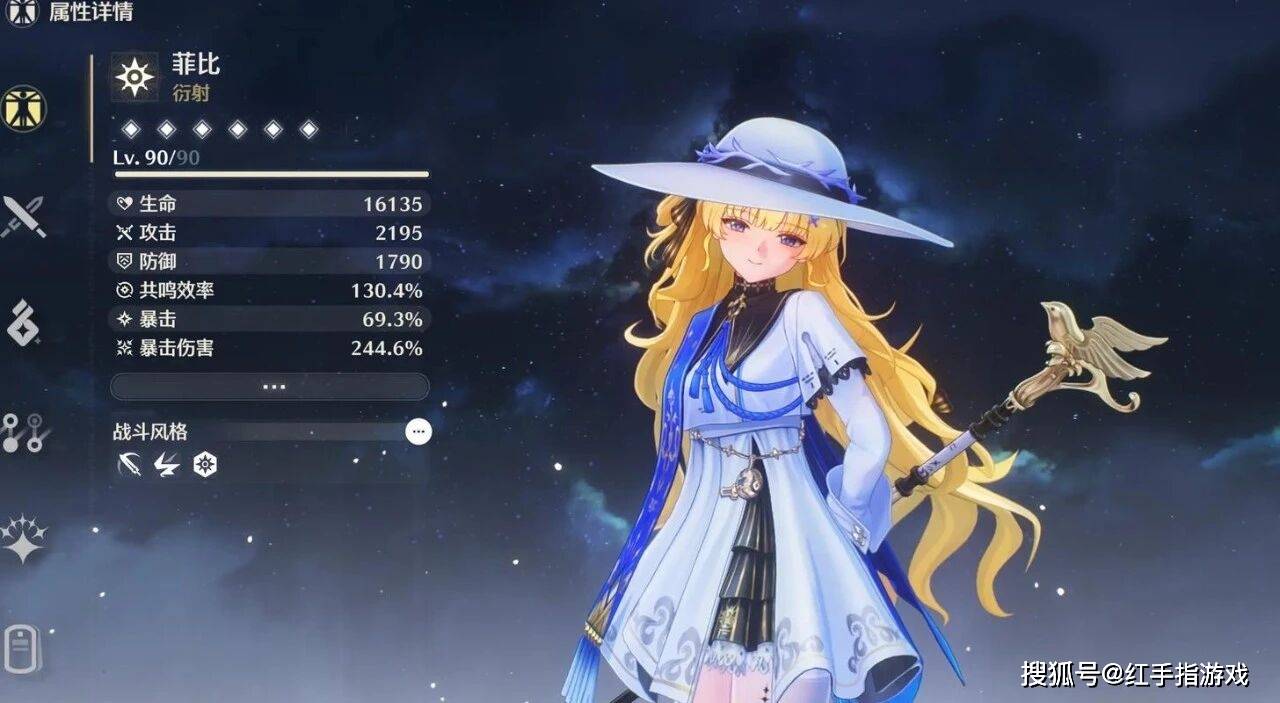Screen dimensions: 1280x703
Task: Open the Echoes tab with diamond emblem
Action: (23, 323)
